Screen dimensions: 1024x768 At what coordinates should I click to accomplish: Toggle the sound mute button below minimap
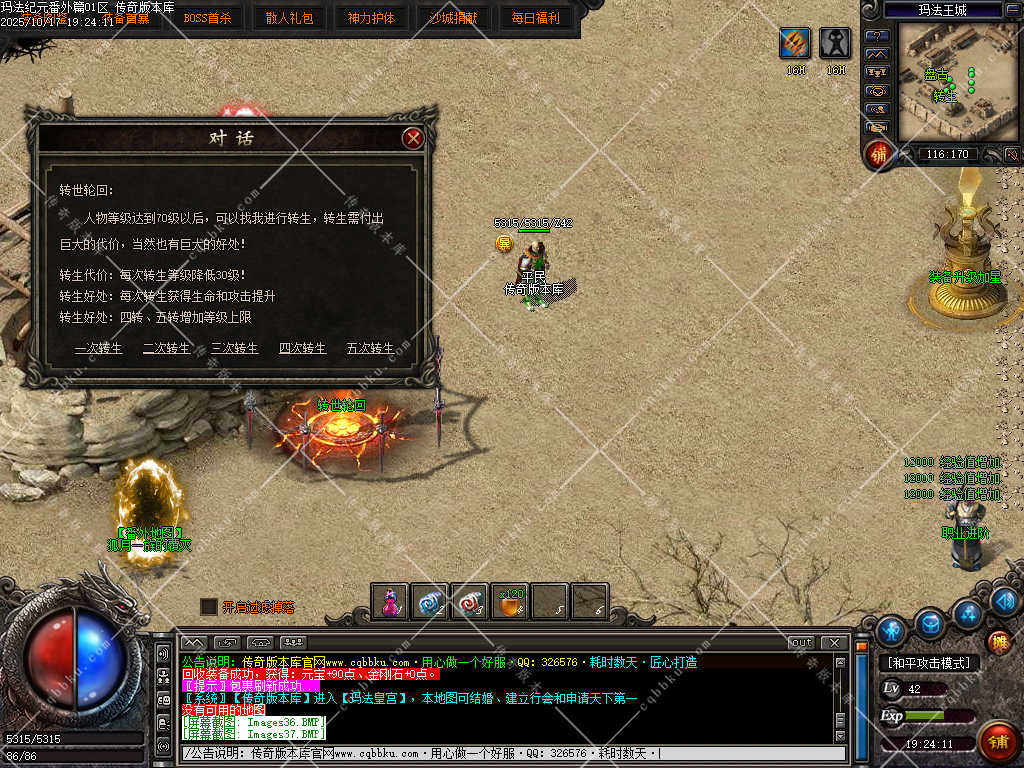point(1011,154)
